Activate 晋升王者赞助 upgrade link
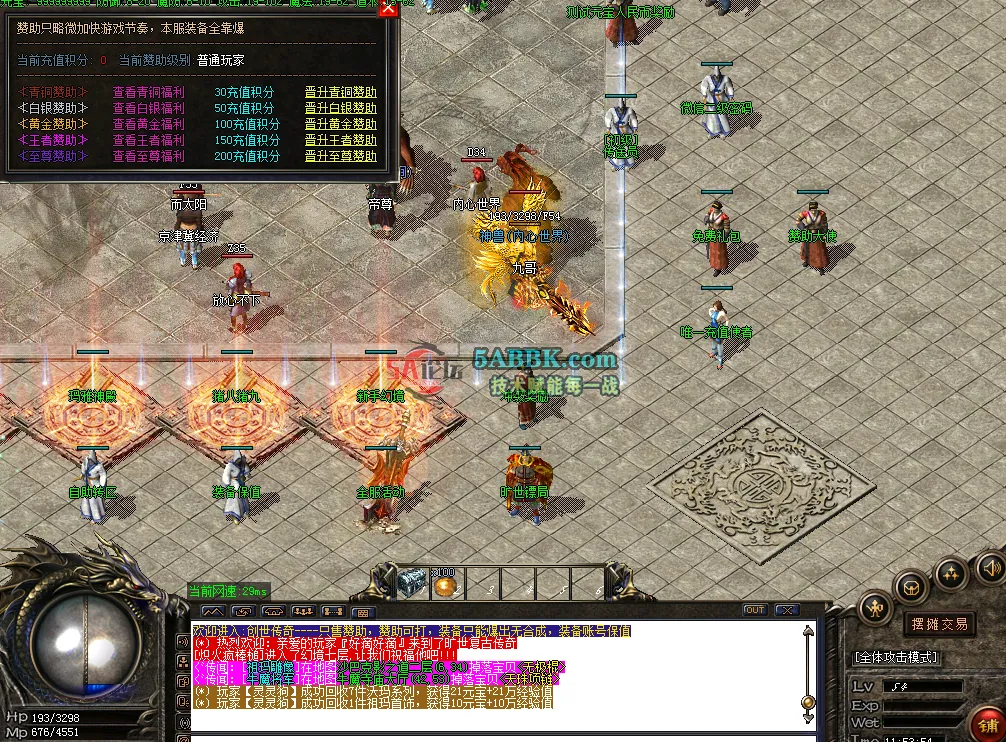 340,140
